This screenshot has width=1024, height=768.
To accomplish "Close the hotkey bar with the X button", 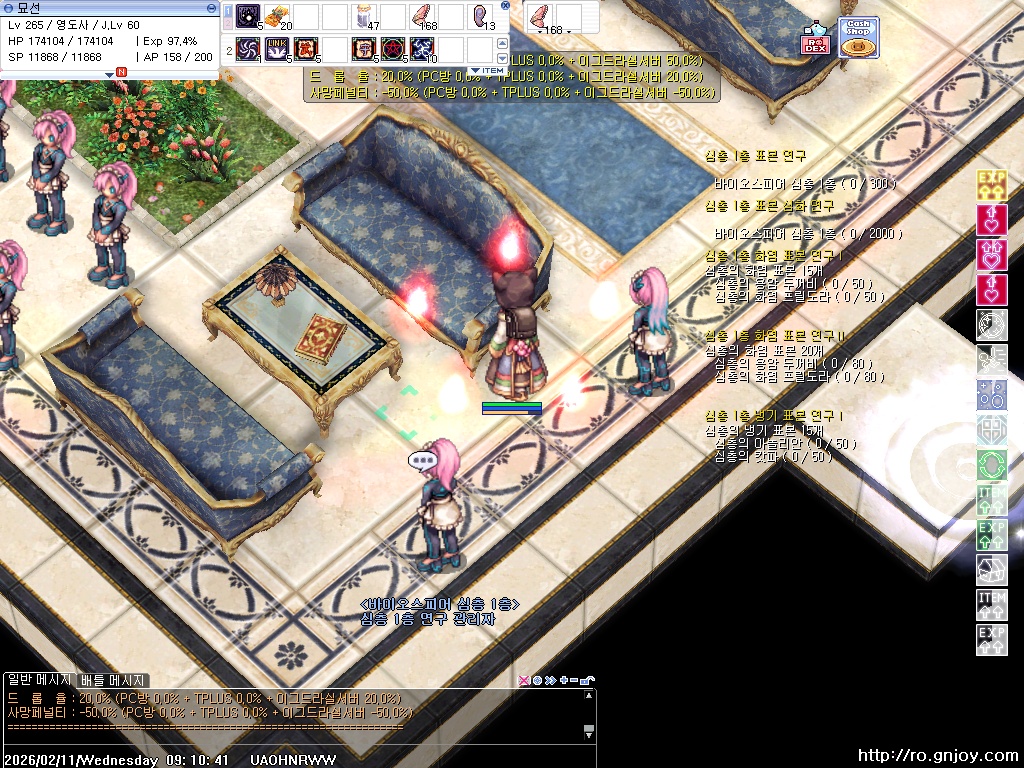I will coord(505,5).
